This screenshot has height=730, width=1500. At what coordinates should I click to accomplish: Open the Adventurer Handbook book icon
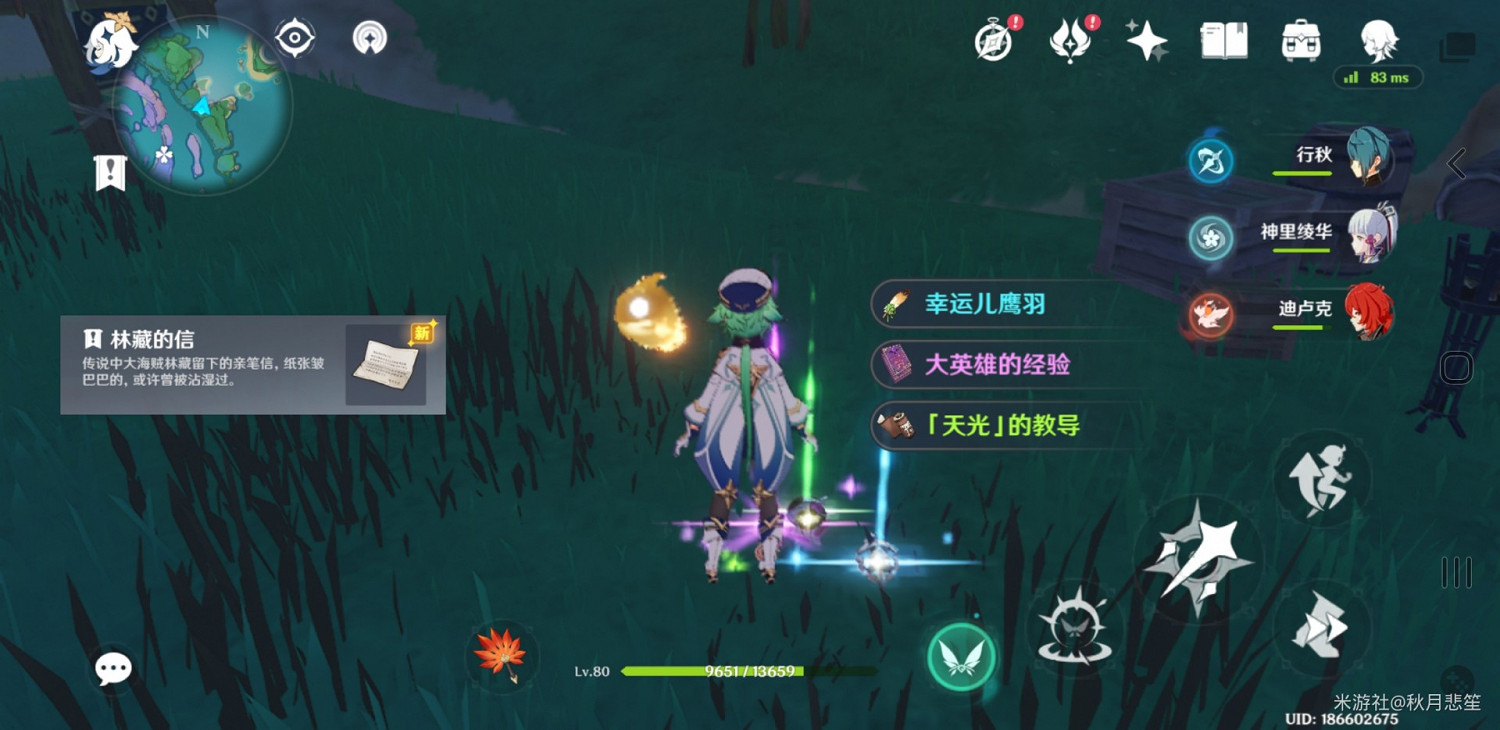[1222, 40]
